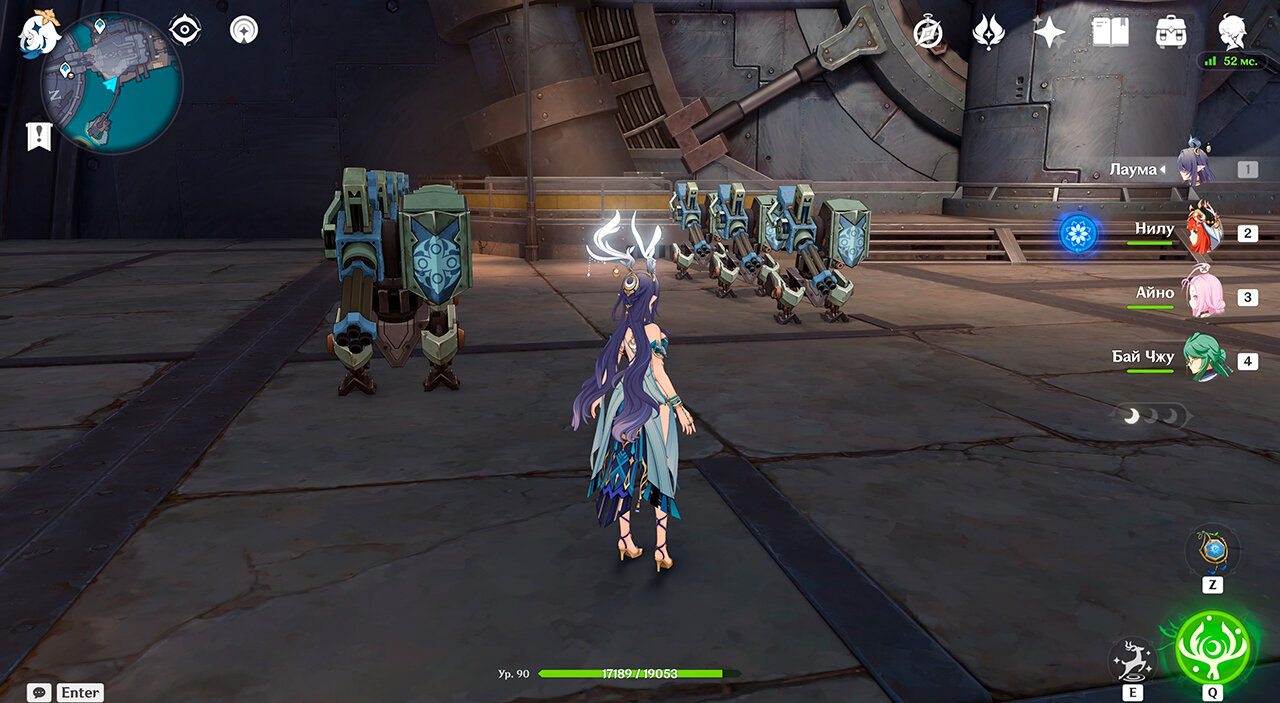Screen dimensions: 1280x703
Task: Open the adventurer handbook book icon
Action: click(1110, 33)
